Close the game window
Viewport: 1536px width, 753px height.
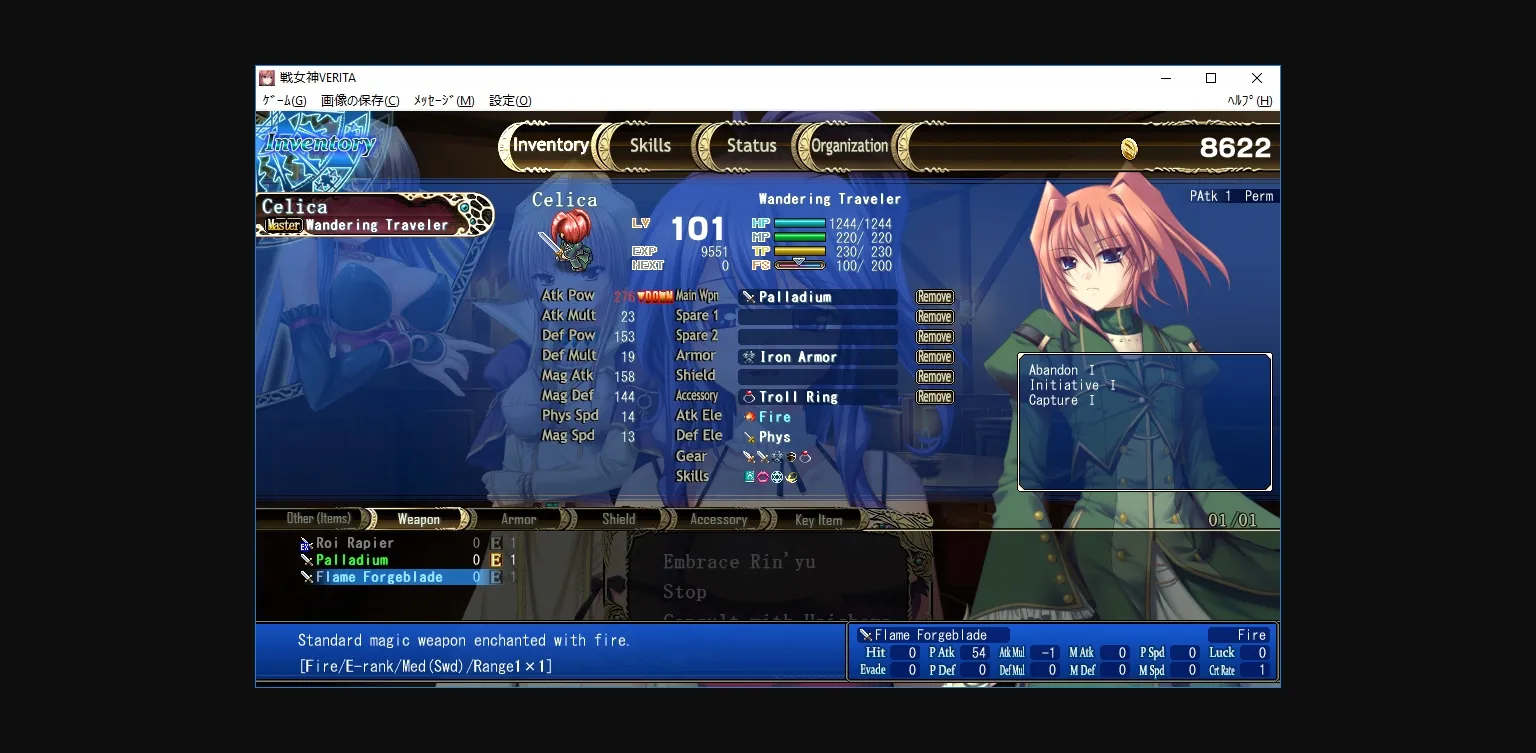[x=1257, y=78]
